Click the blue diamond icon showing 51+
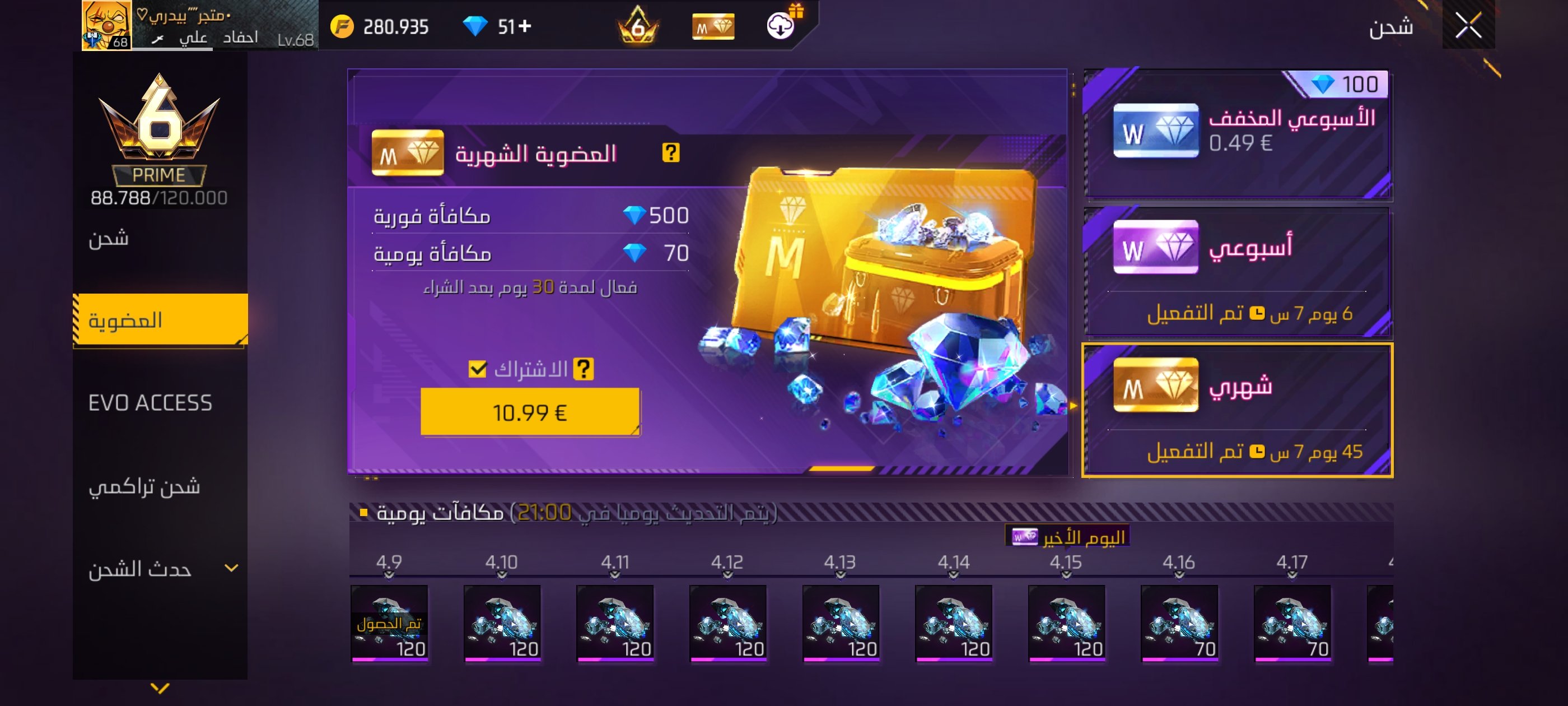The width and height of the screenshot is (1568, 706). click(x=481, y=26)
